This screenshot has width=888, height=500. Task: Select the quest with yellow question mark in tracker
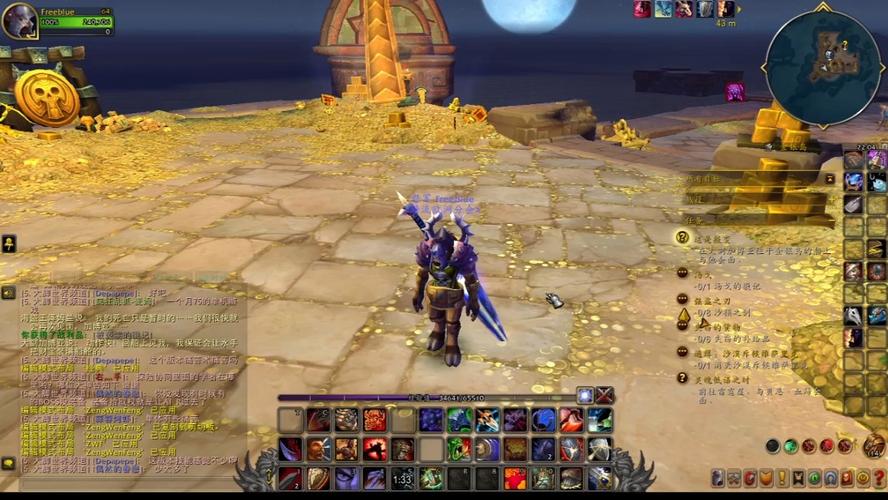(683, 237)
